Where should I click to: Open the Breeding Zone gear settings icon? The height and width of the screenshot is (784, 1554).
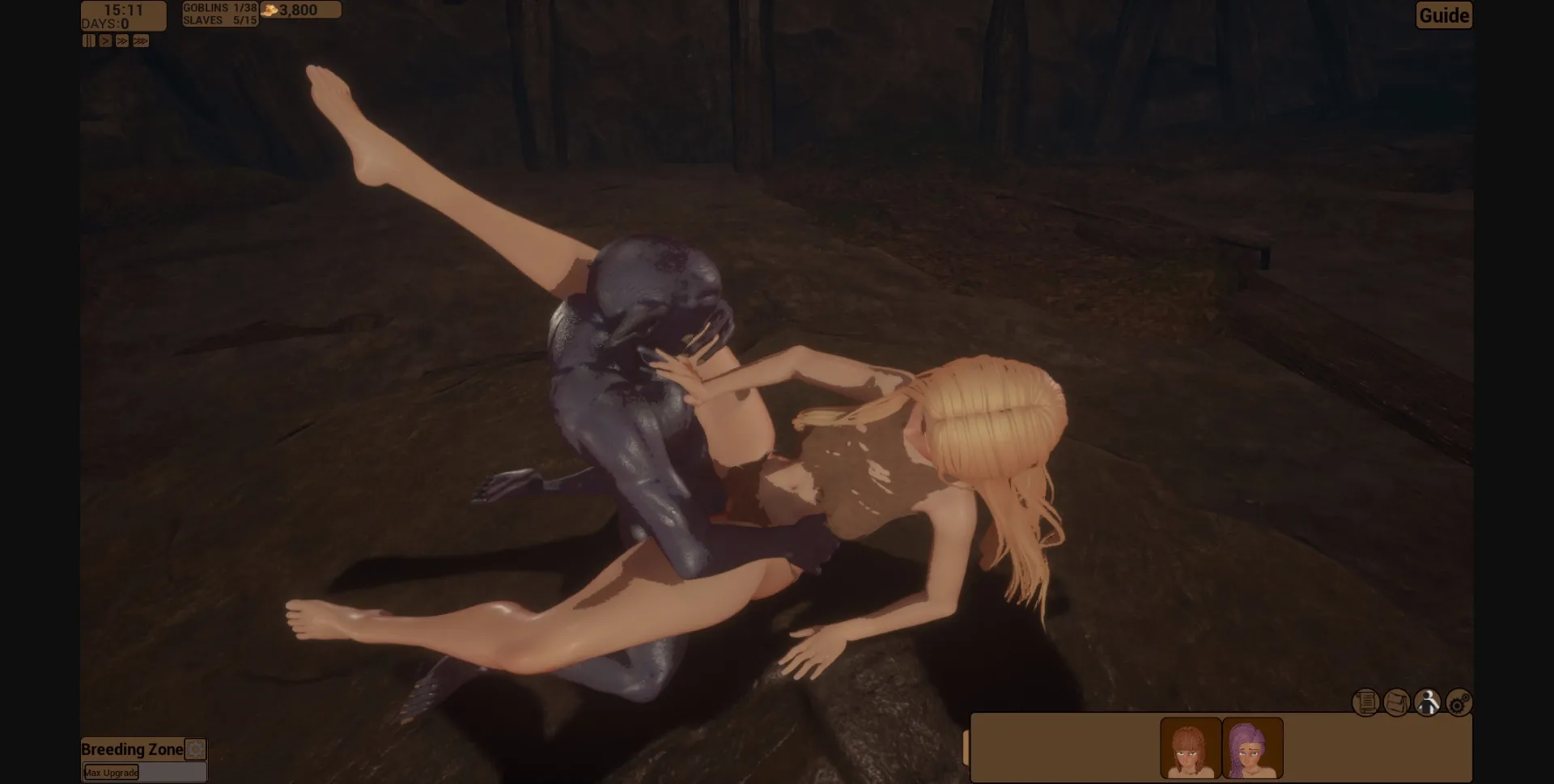pyautogui.click(x=193, y=749)
